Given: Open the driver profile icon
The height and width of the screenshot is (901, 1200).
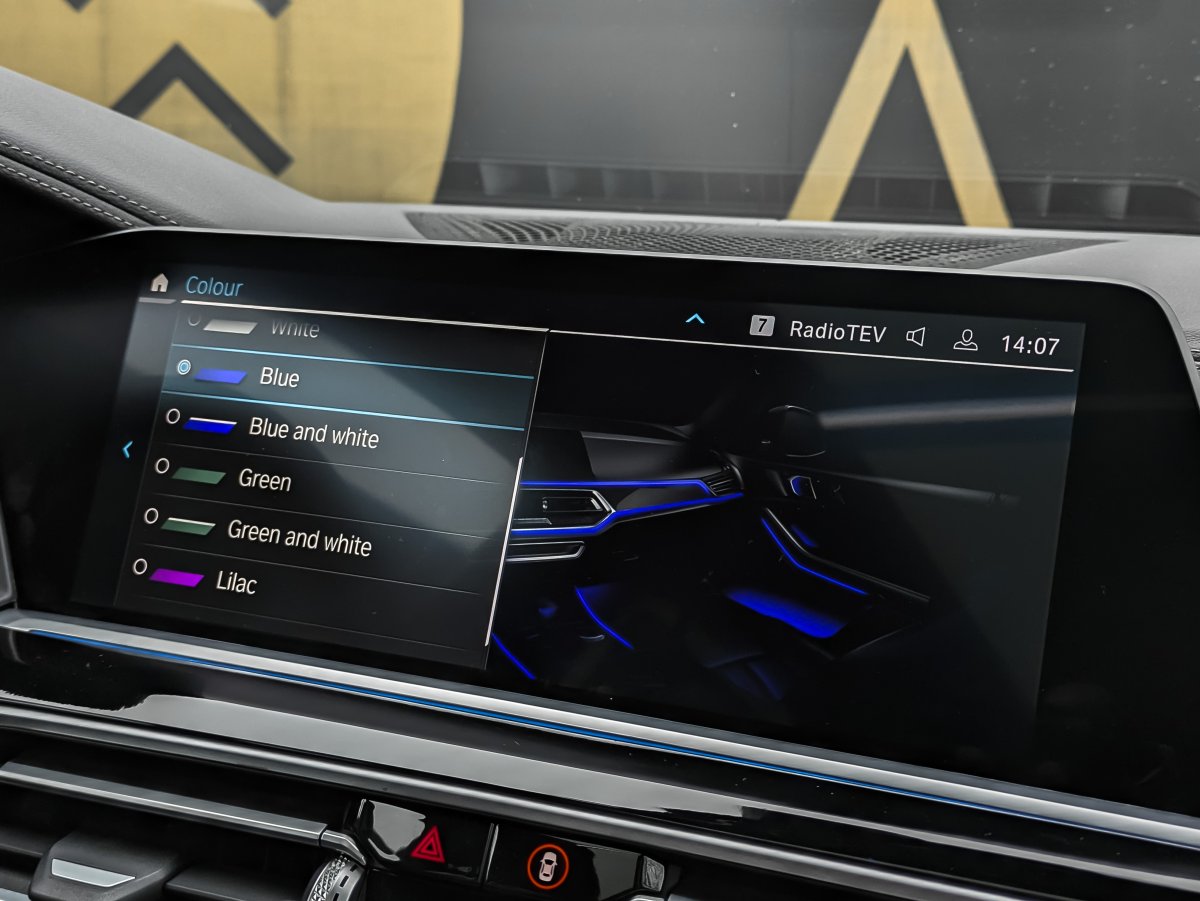Looking at the screenshot, I should pos(965,340).
